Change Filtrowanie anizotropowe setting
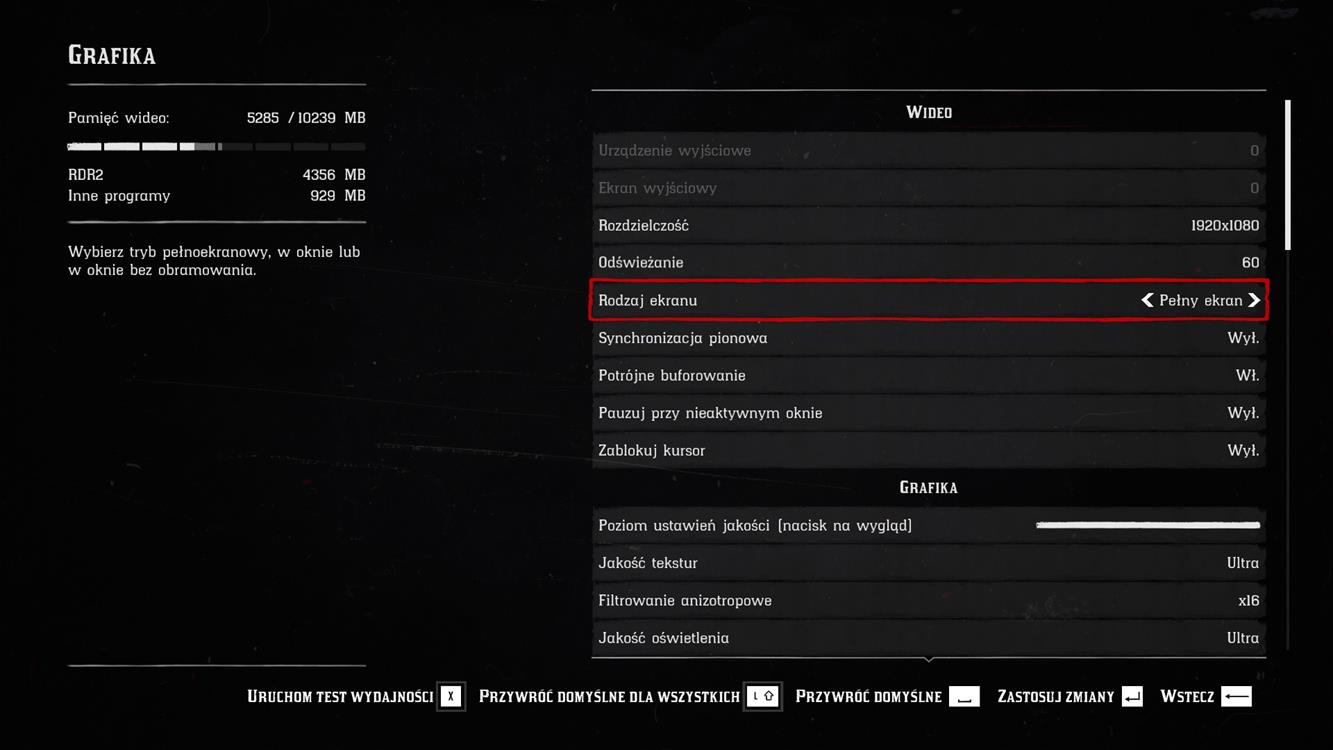 point(928,601)
